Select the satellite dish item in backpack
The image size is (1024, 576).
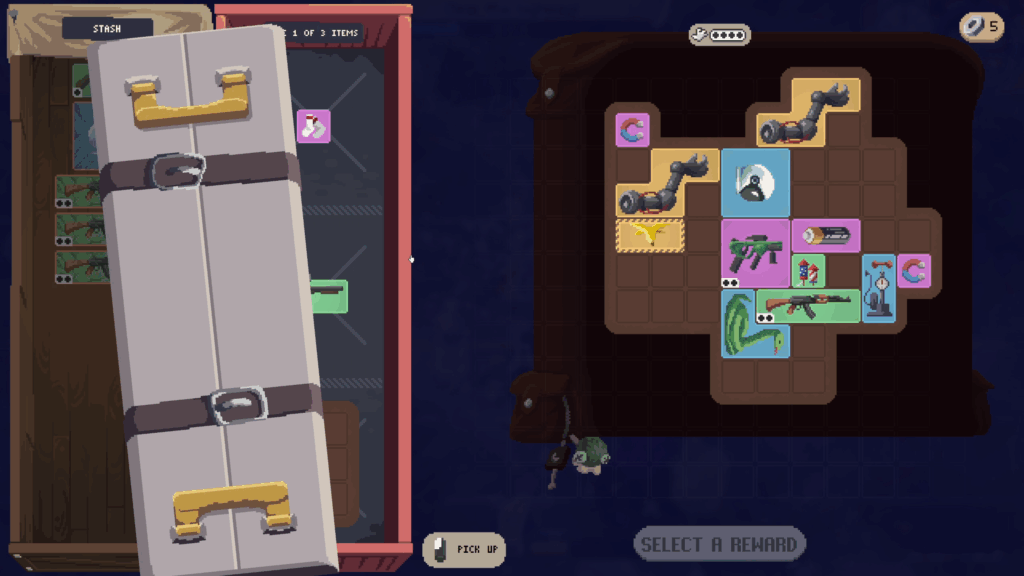(755, 182)
